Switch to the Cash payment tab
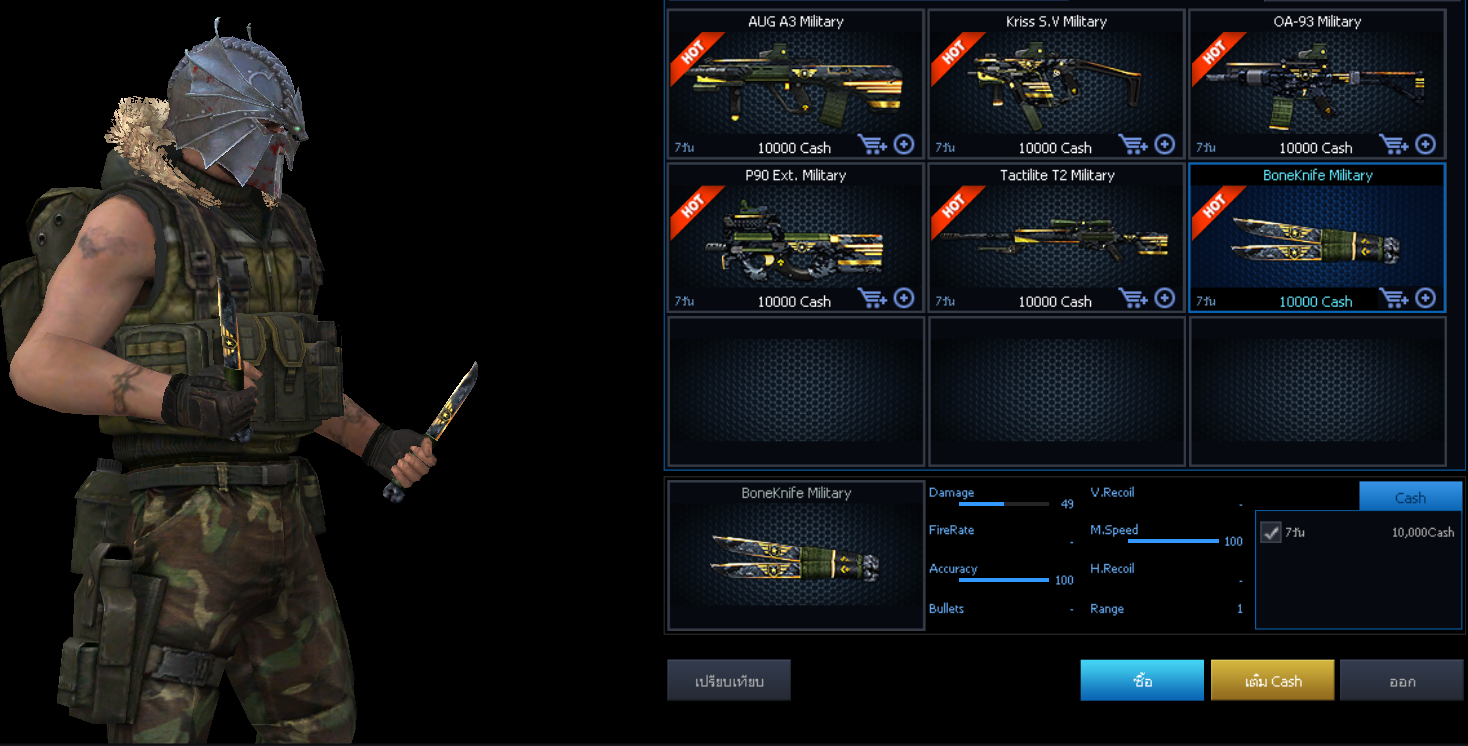1468x746 pixels. click(x=1410, y=497)
